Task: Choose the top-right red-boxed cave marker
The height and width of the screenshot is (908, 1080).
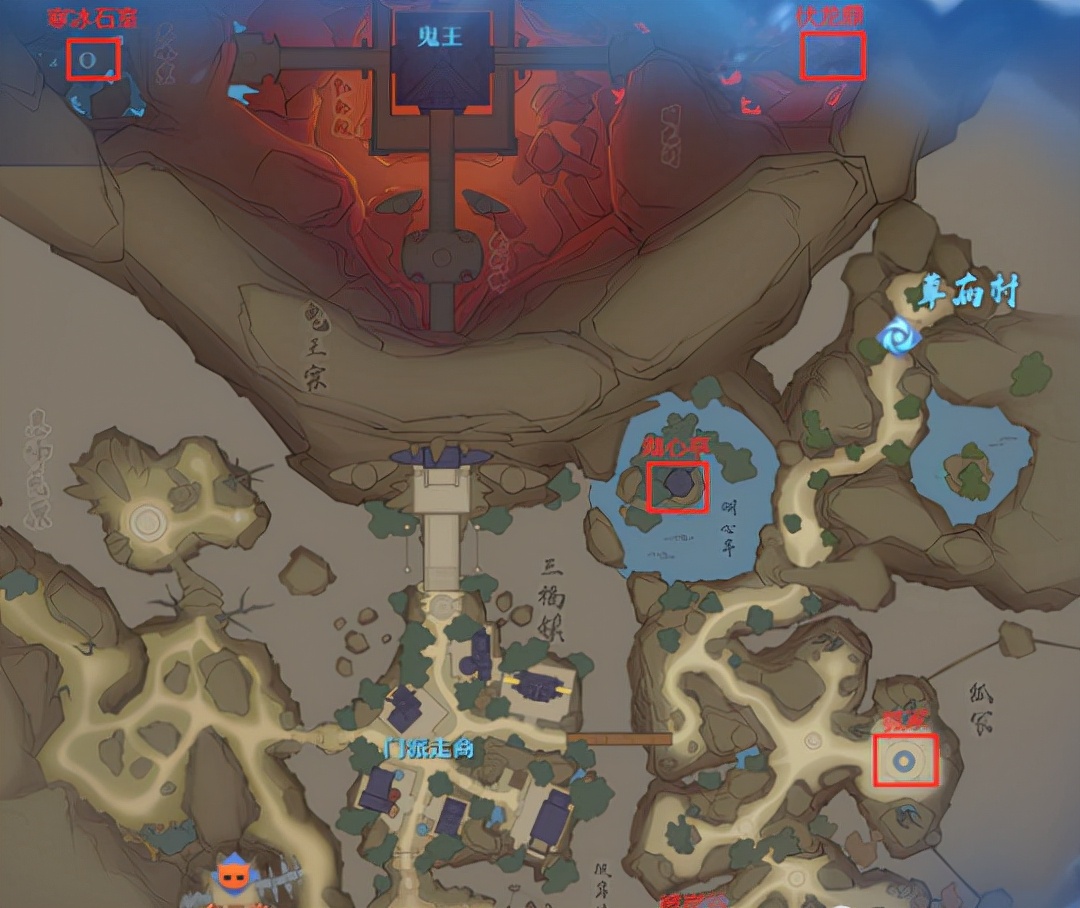Action: [x=832, y=56]
